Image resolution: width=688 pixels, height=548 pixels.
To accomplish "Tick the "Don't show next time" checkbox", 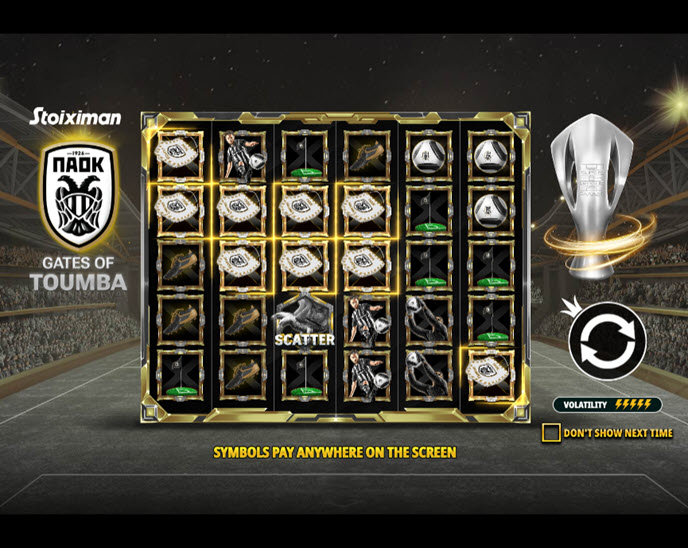I will [x=551, y=433].
